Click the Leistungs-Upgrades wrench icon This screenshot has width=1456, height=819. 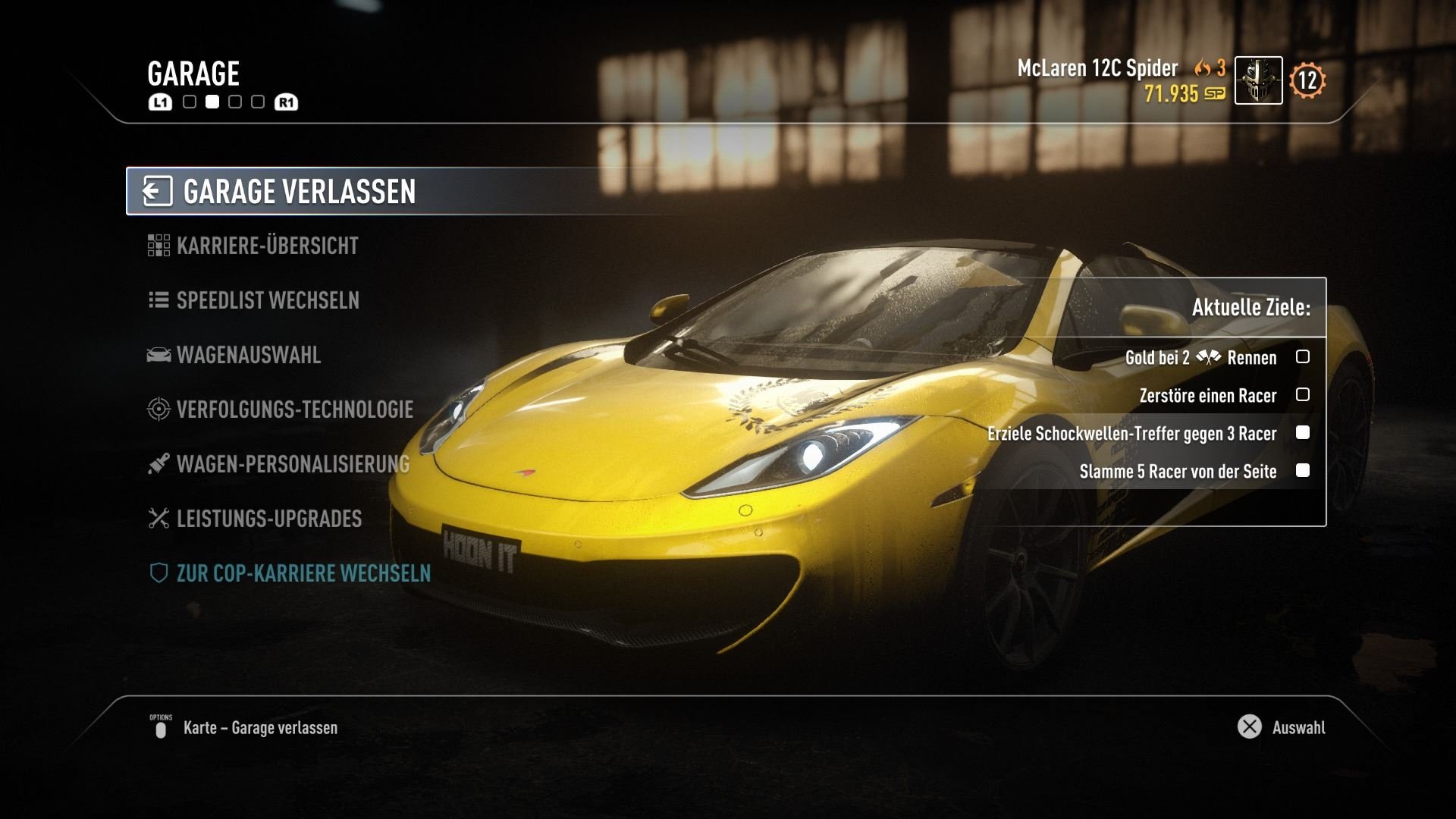tap(158, 519)
